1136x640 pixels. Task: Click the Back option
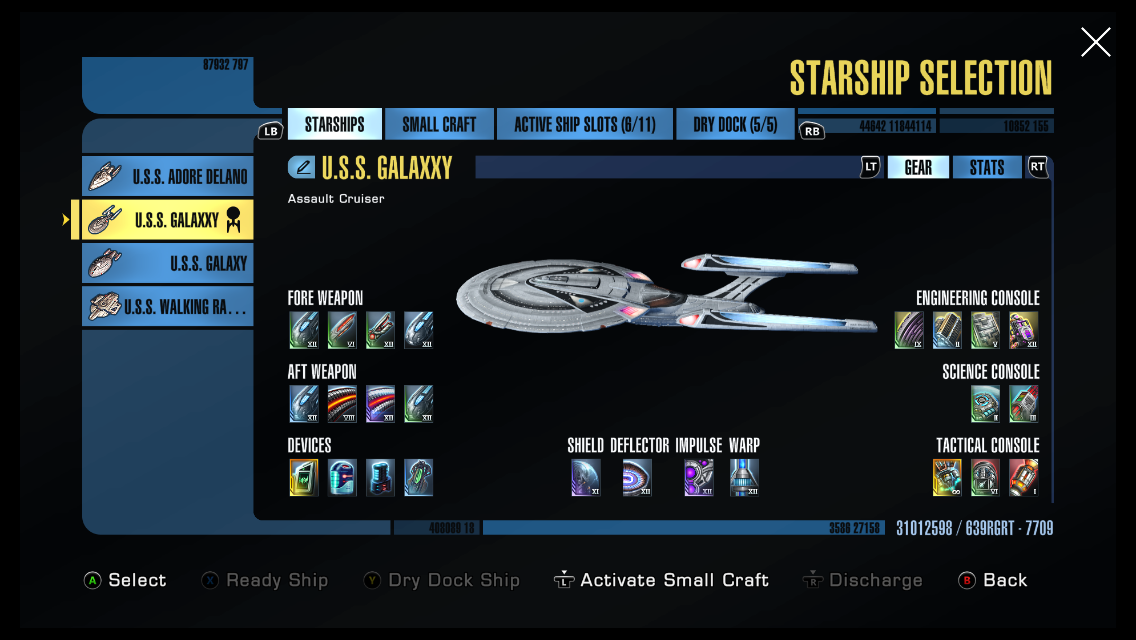993,580
